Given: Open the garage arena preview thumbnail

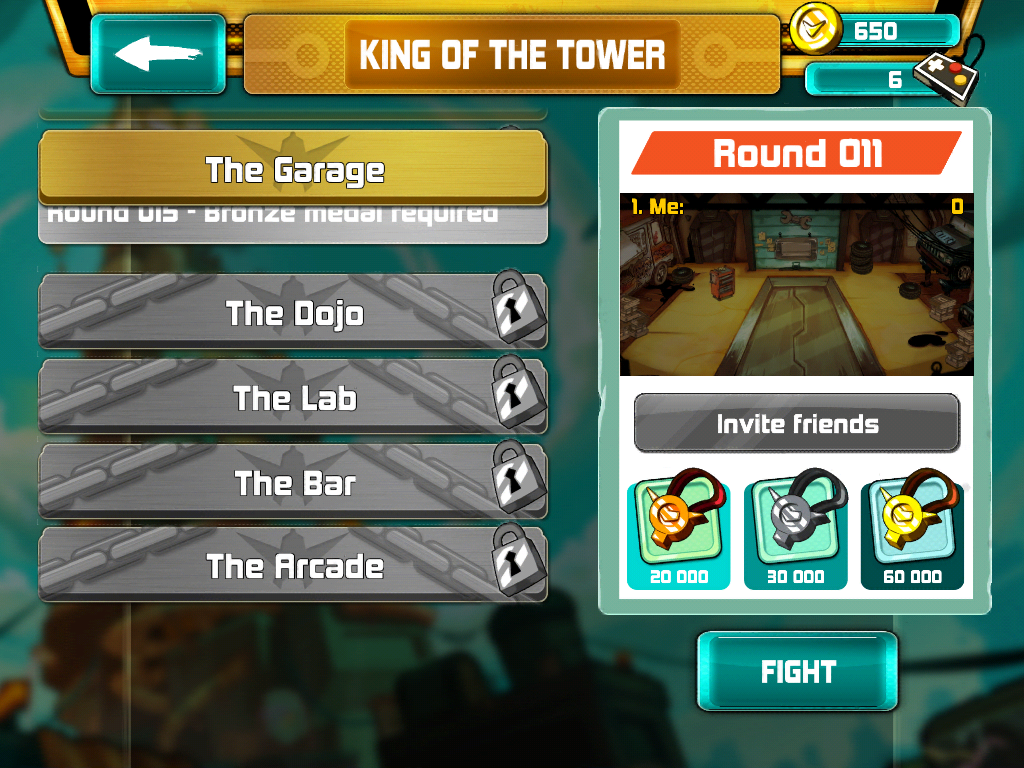Looking at the screenshot, I should (797, 285).
